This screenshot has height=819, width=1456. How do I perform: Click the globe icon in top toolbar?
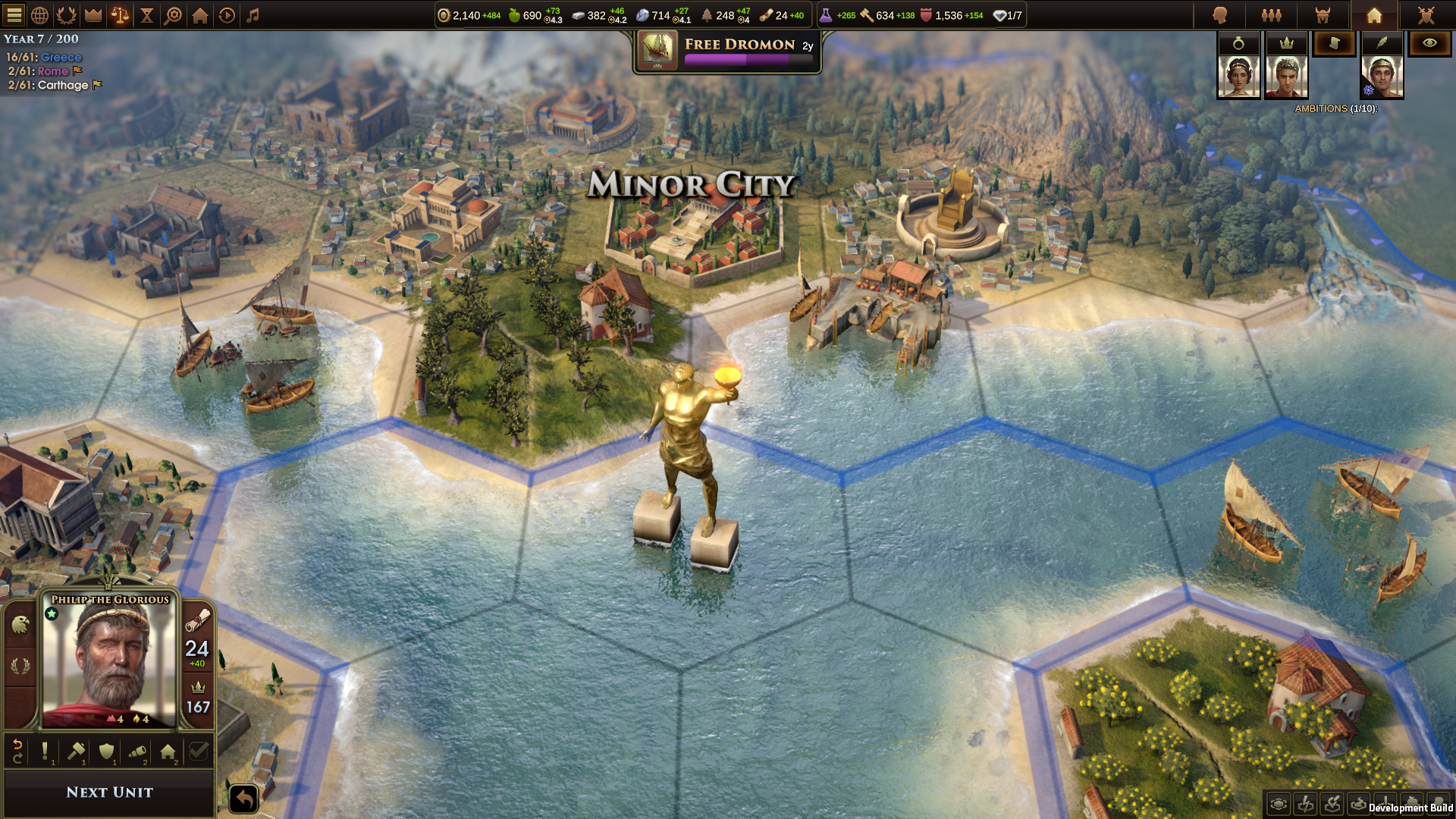coord(40,15)
